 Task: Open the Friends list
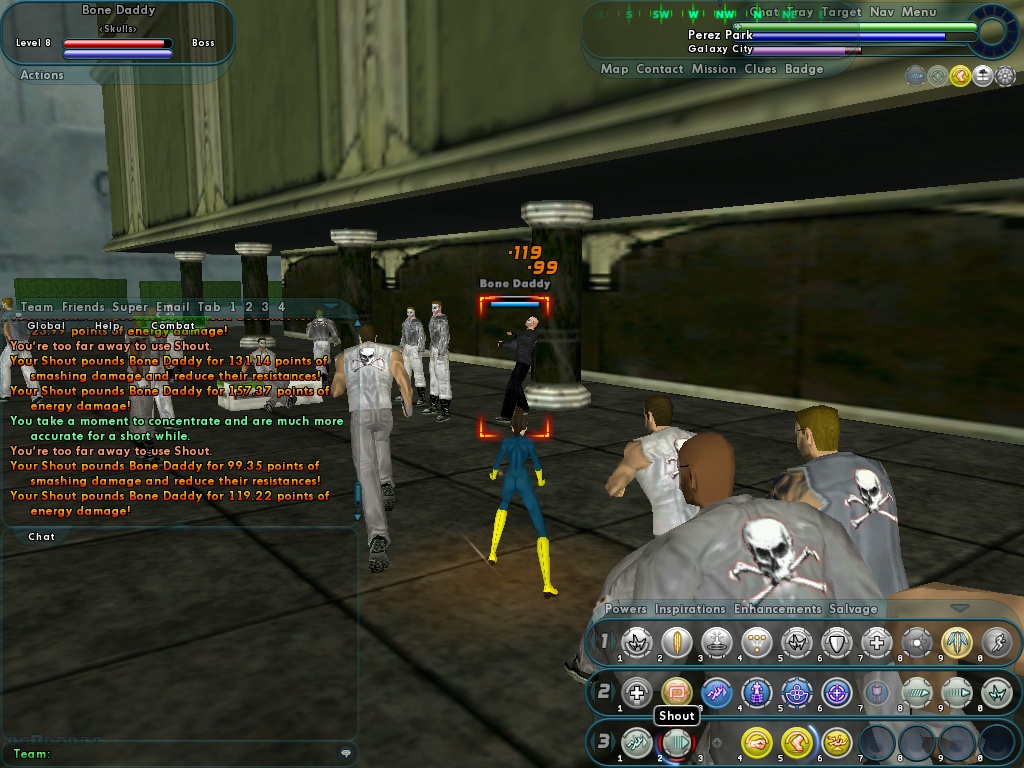(82, 307)
